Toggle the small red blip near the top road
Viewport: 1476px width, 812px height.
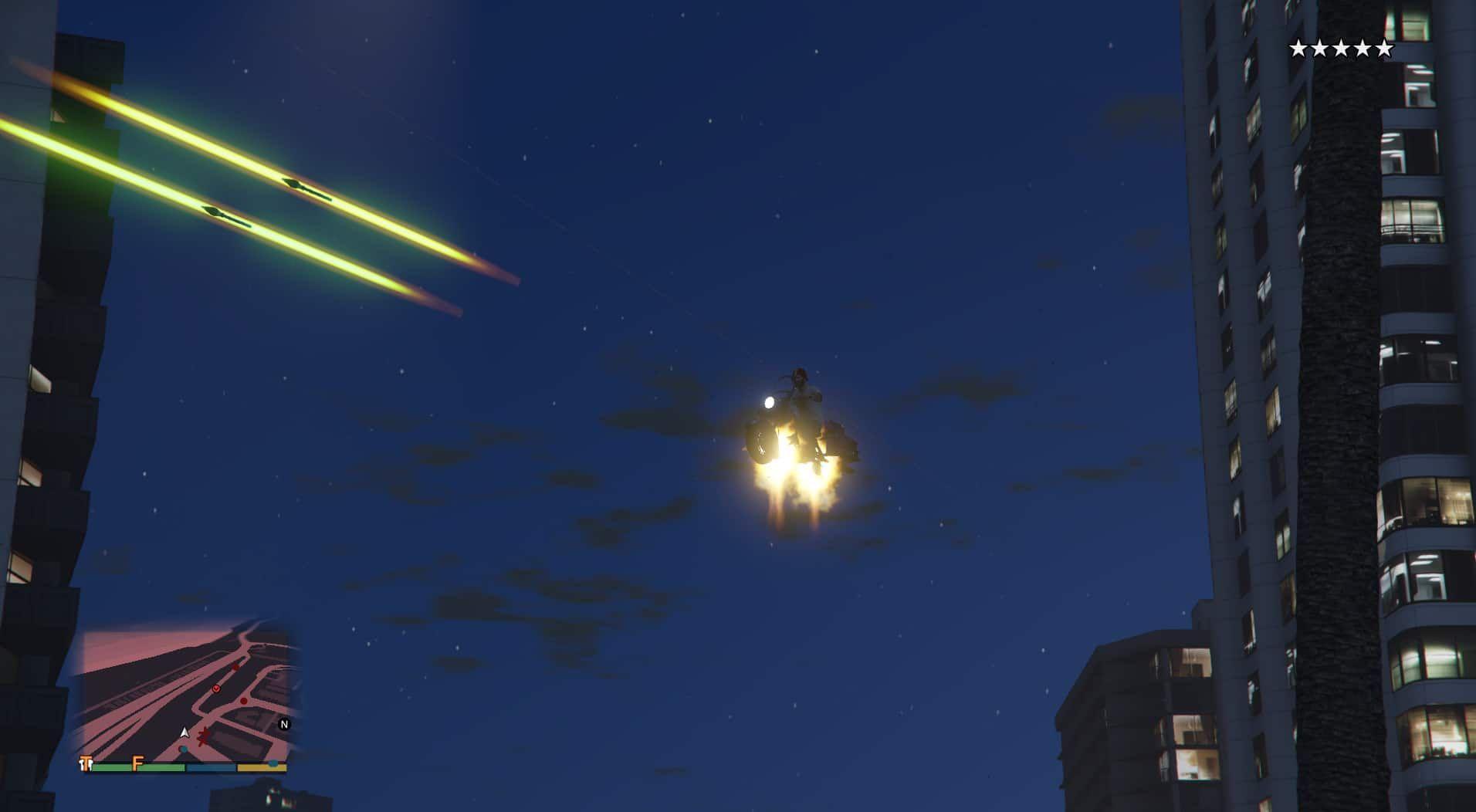235,668
